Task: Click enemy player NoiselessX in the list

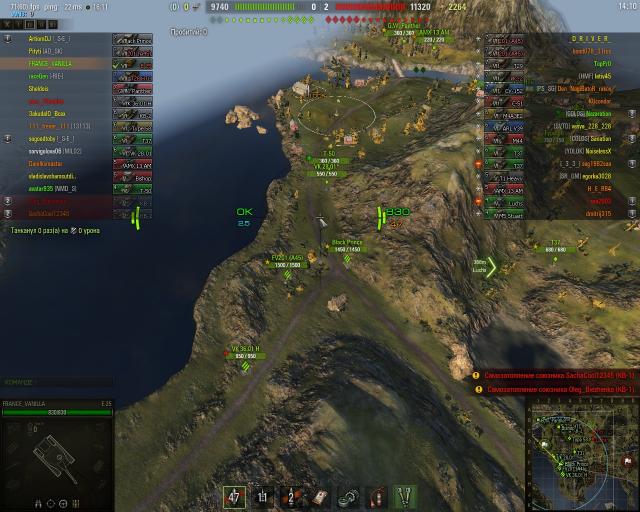Action: coord(596,150)
